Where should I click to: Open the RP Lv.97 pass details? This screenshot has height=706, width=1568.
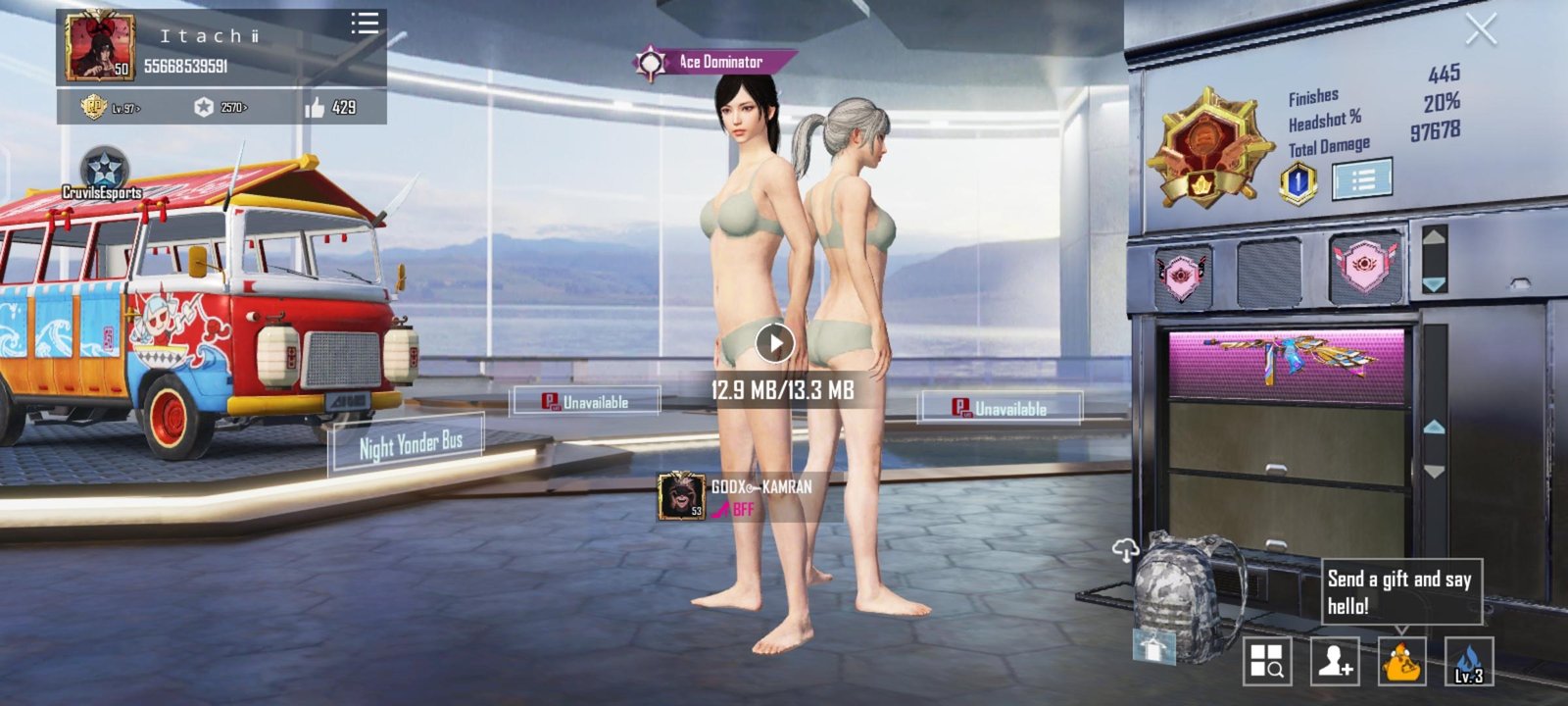tap(111, 107)
